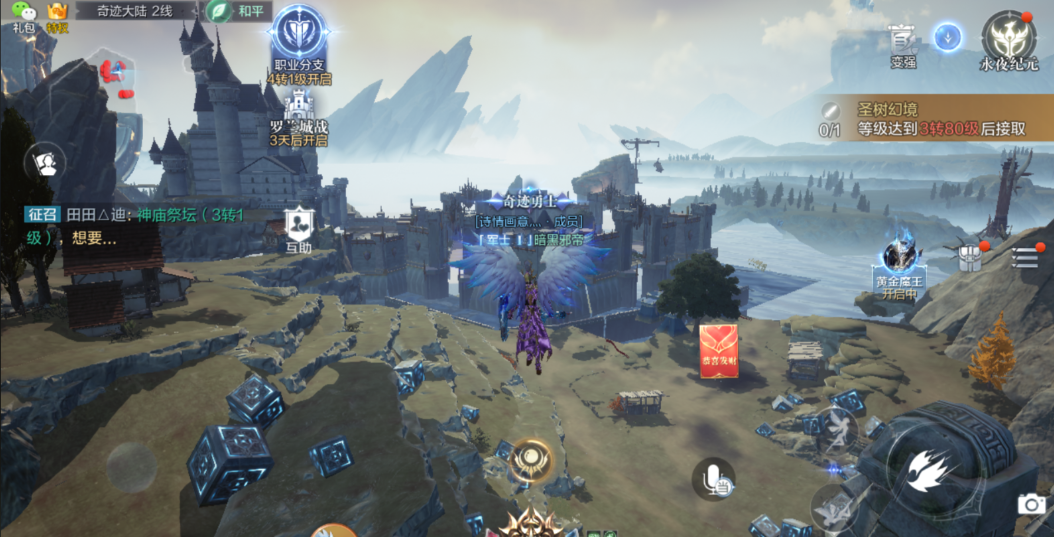Open the 互助 mutual help icon
The width and height of the screenshot is (1054, 537).
click(299, 228)
